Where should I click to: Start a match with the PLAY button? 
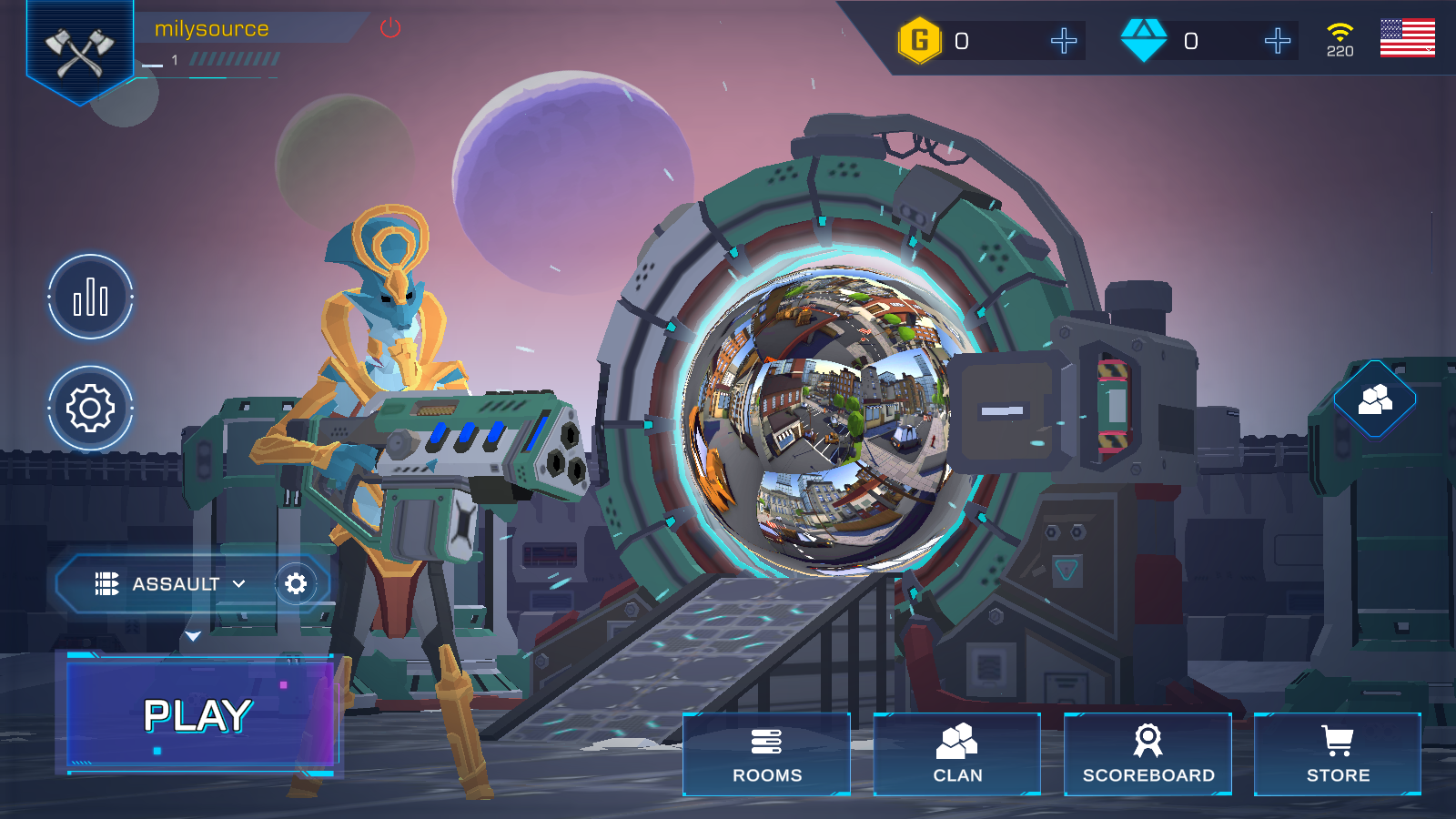click(x=198, y=715)
